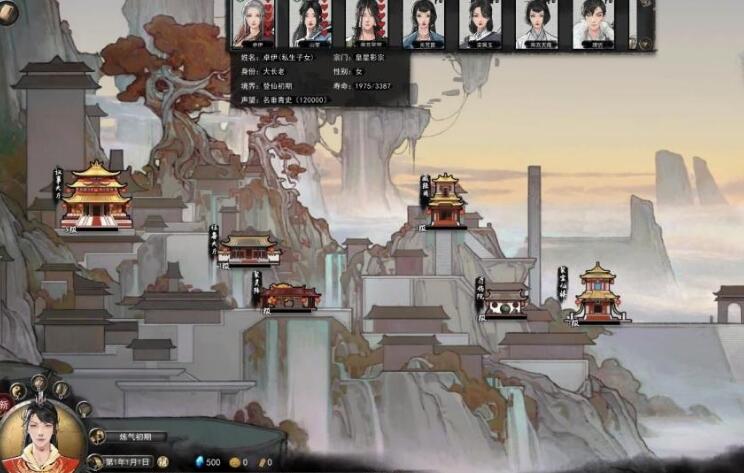Image resolution: width=744 pixels, height=473 pixels.
Task: Enter the large golden palace on the left cliff
Action: click(x=96, y=195)
